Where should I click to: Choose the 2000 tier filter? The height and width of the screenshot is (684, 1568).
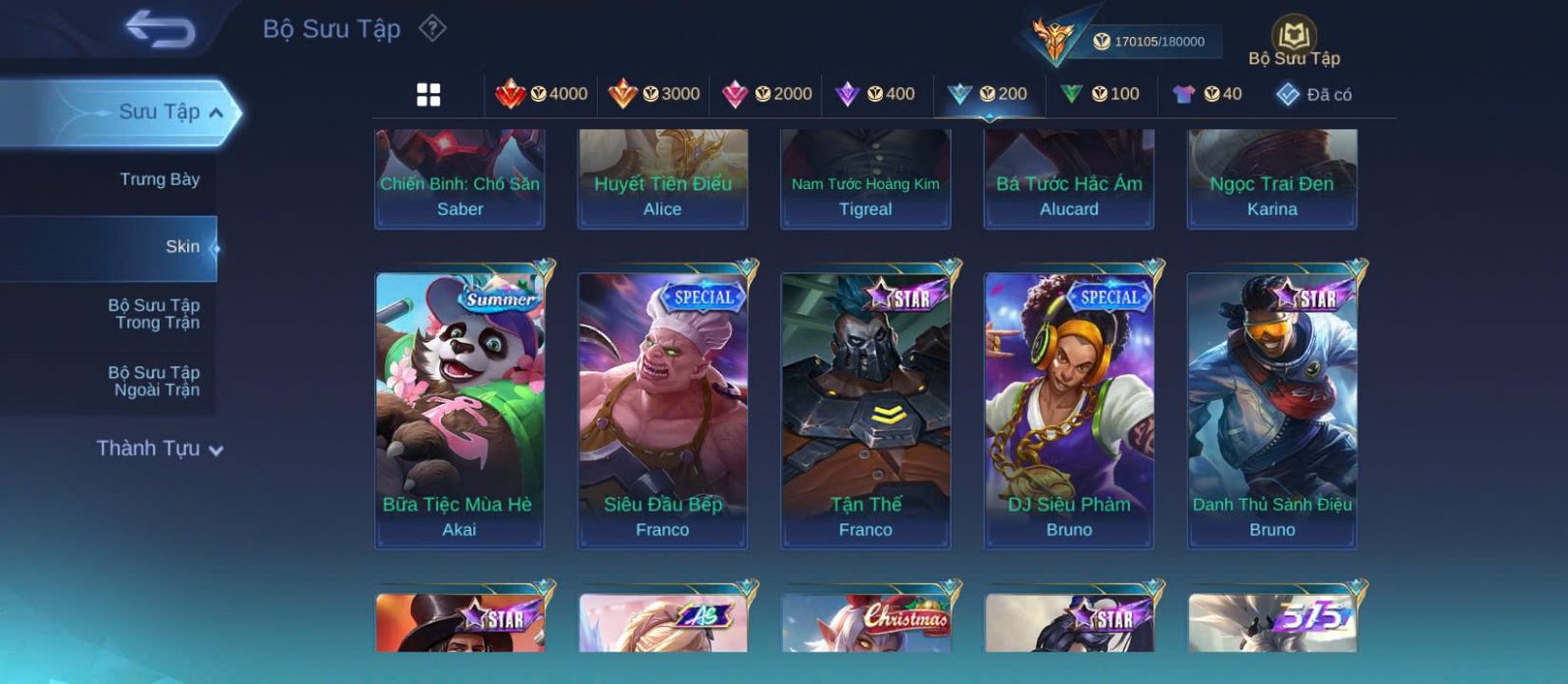tap(766, 94)
